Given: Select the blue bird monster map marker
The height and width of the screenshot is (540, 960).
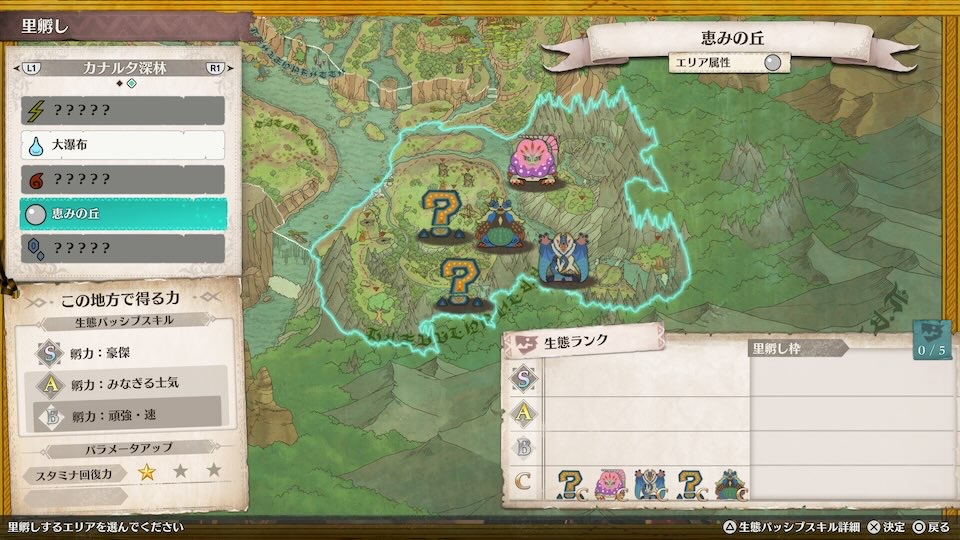Looking at the screenshot, I should click(562, 258).
